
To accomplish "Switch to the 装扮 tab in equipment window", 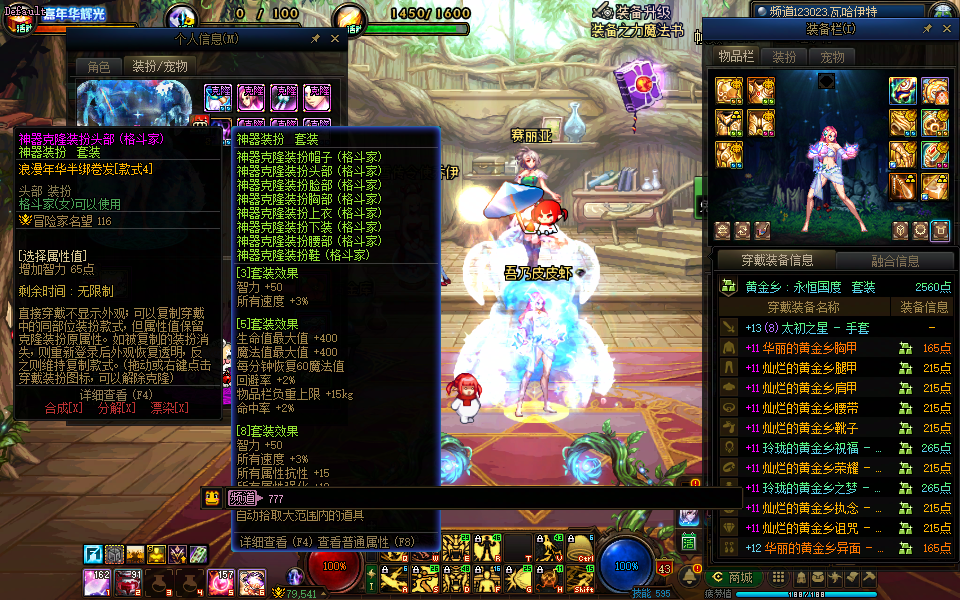I will click(x=784, y=58).
